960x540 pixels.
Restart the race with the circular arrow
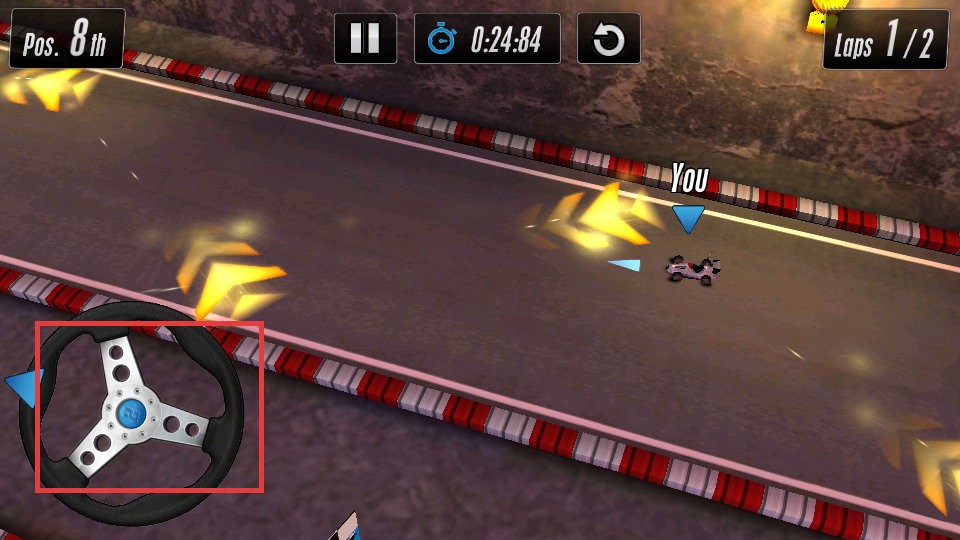[609, 39]
